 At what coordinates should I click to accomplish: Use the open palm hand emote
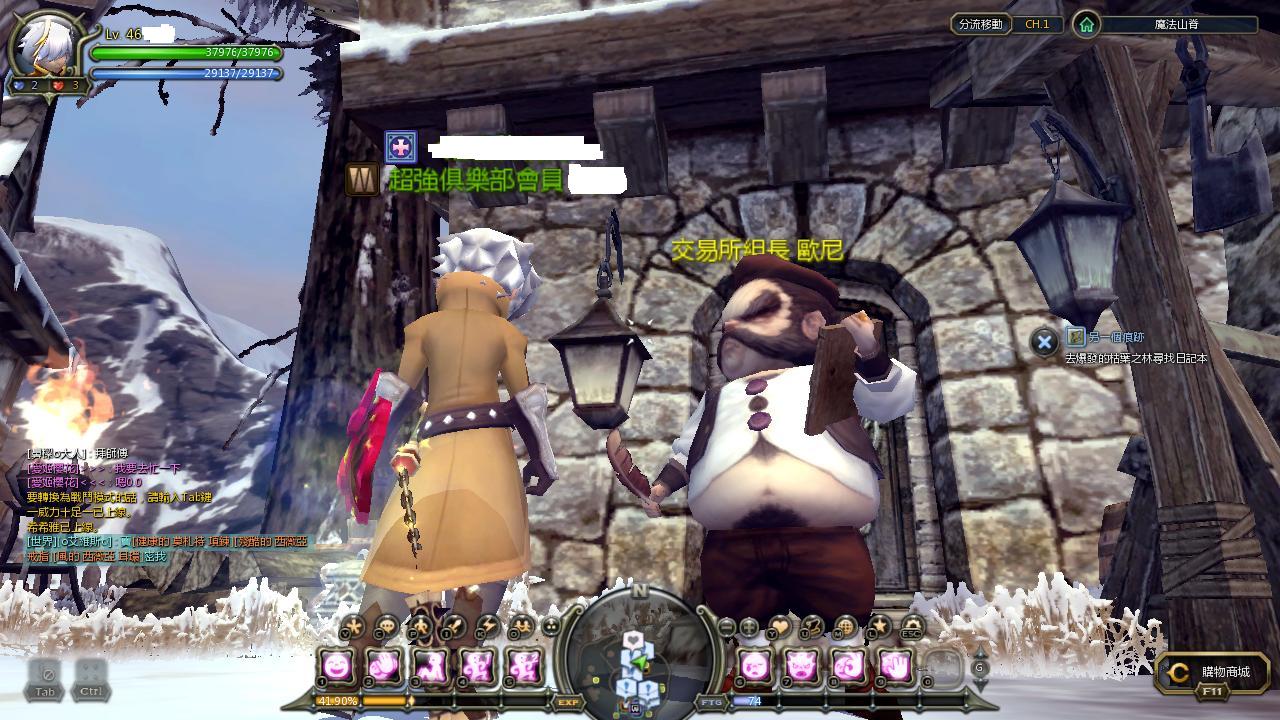tap(896, 665)
